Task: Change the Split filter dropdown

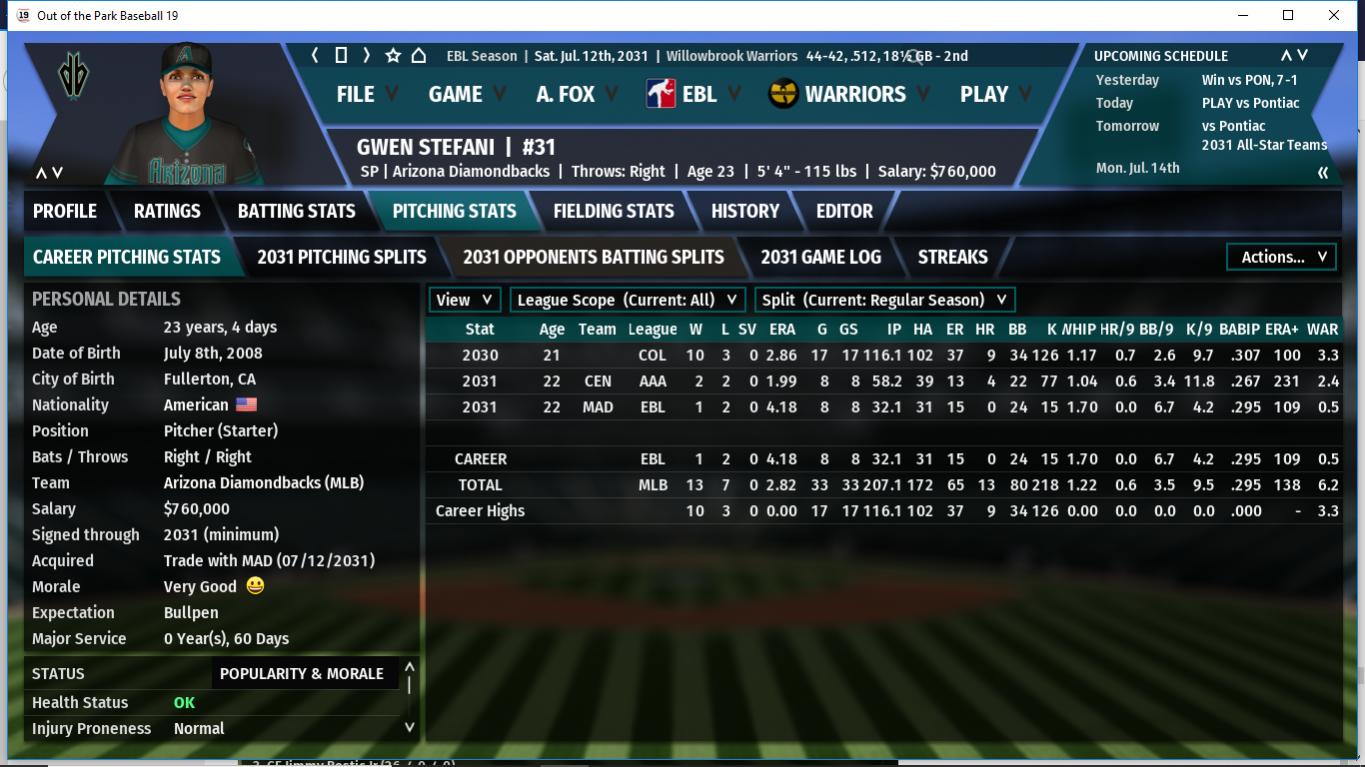Action: pyautogui.click(x=884, y=300)
